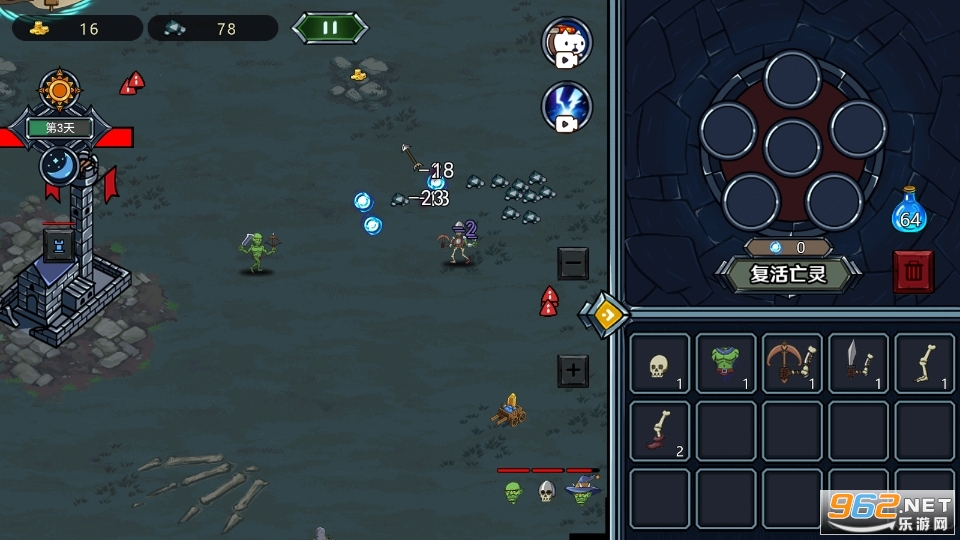Tap the castle tower icon button
Image resolution: width=960 pixels, height=540 pixels.
click(57, 245)
